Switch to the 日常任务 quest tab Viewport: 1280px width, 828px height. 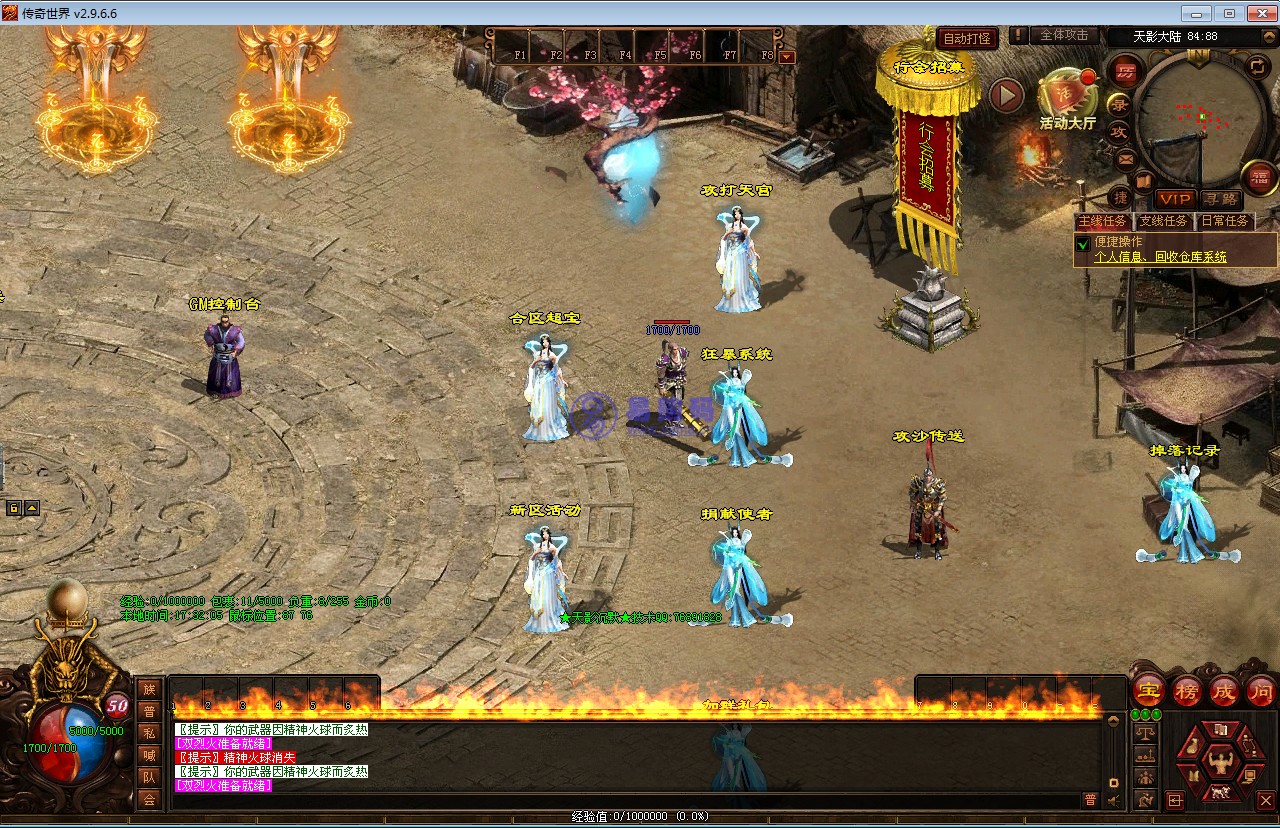point(1225,221)
